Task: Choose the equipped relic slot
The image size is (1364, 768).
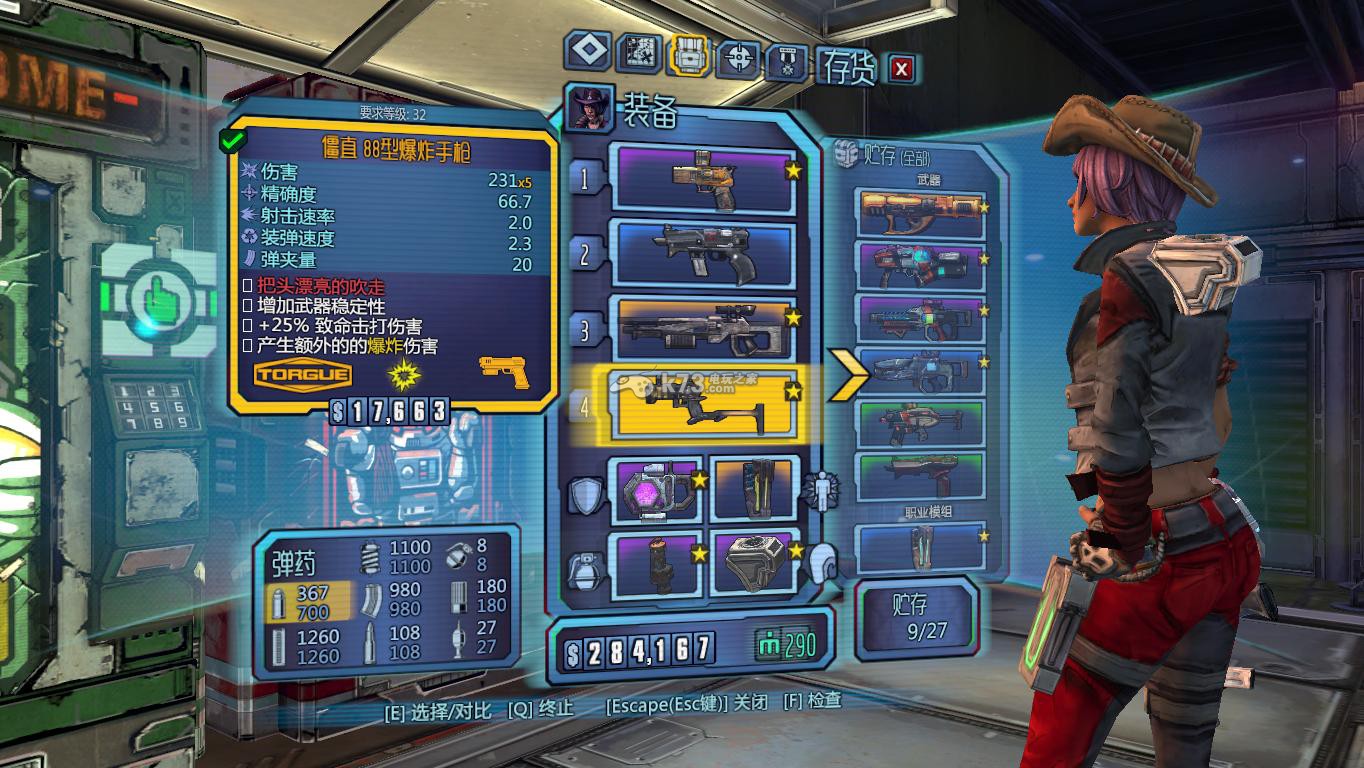Action: (754, 561)
